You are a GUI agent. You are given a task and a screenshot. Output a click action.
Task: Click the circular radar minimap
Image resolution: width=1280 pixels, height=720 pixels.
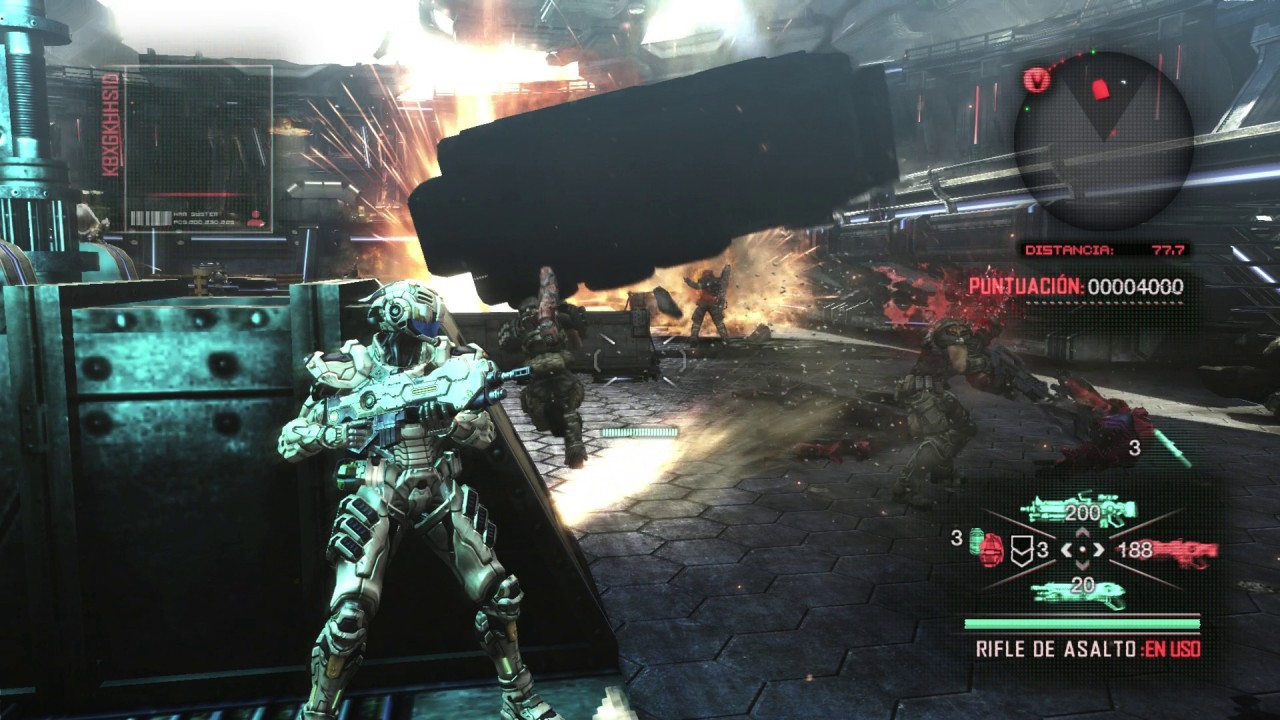(1103, 140)
